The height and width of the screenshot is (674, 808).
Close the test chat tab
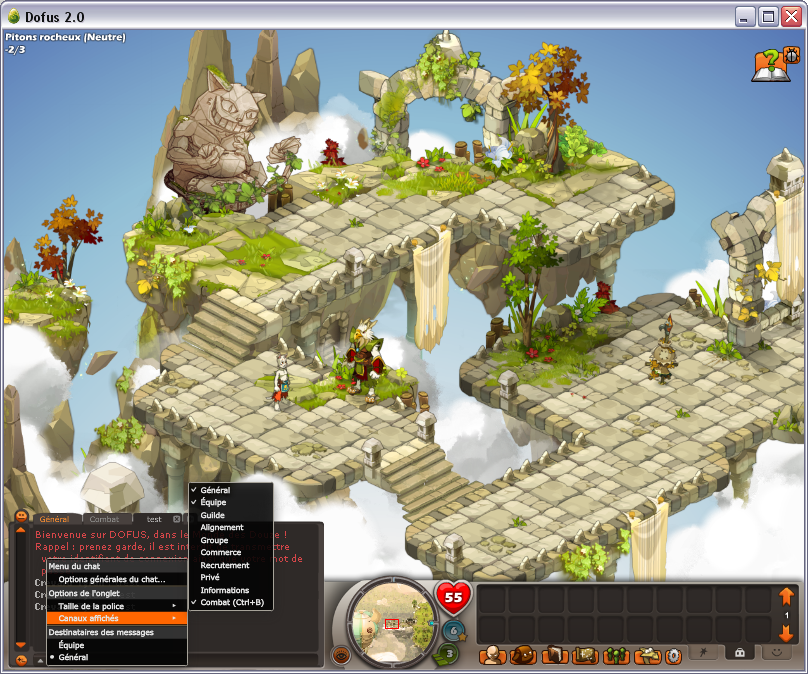[x=177, y=519]
